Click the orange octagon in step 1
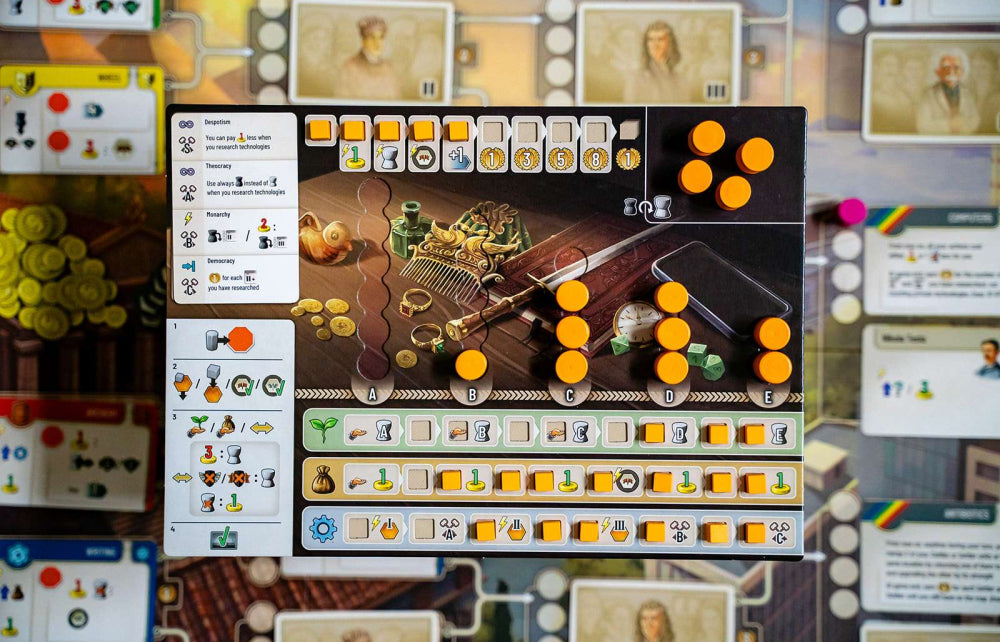This screenshot has width=1000, height=642. tap(241, 339)
